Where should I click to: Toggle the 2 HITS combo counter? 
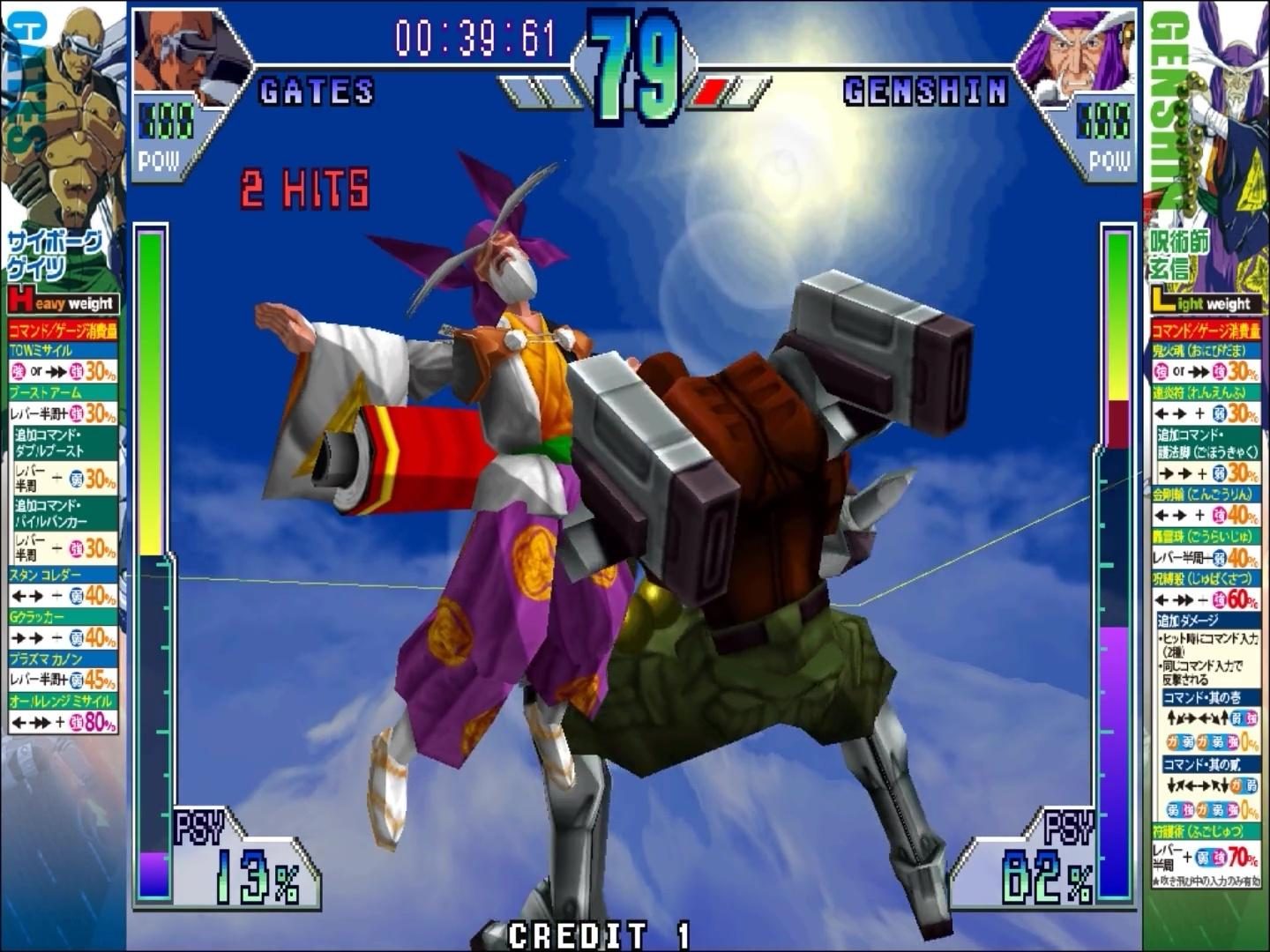[x=303, y=185]
